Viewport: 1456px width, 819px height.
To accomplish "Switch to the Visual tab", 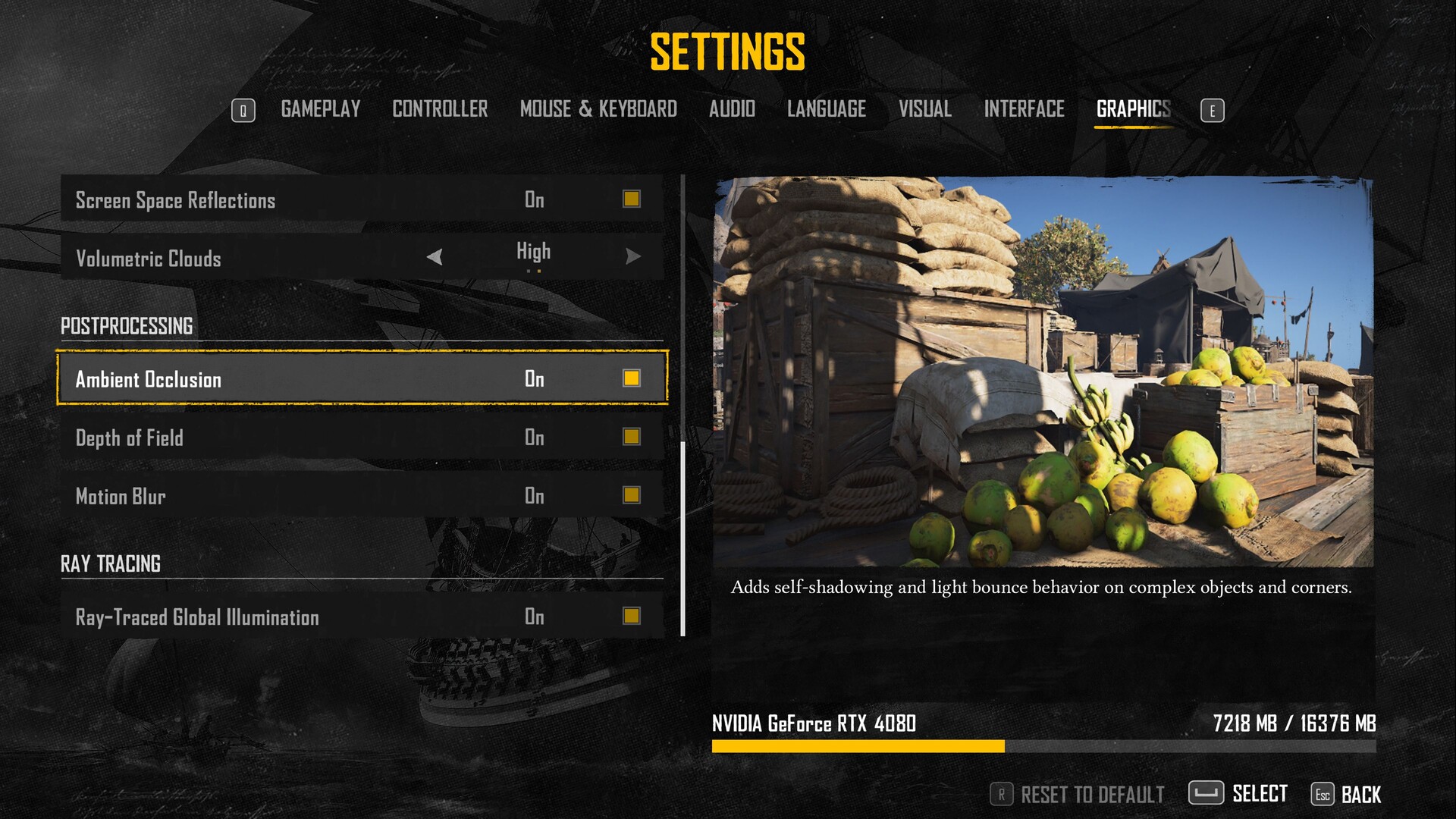I will tap(924, 109).
